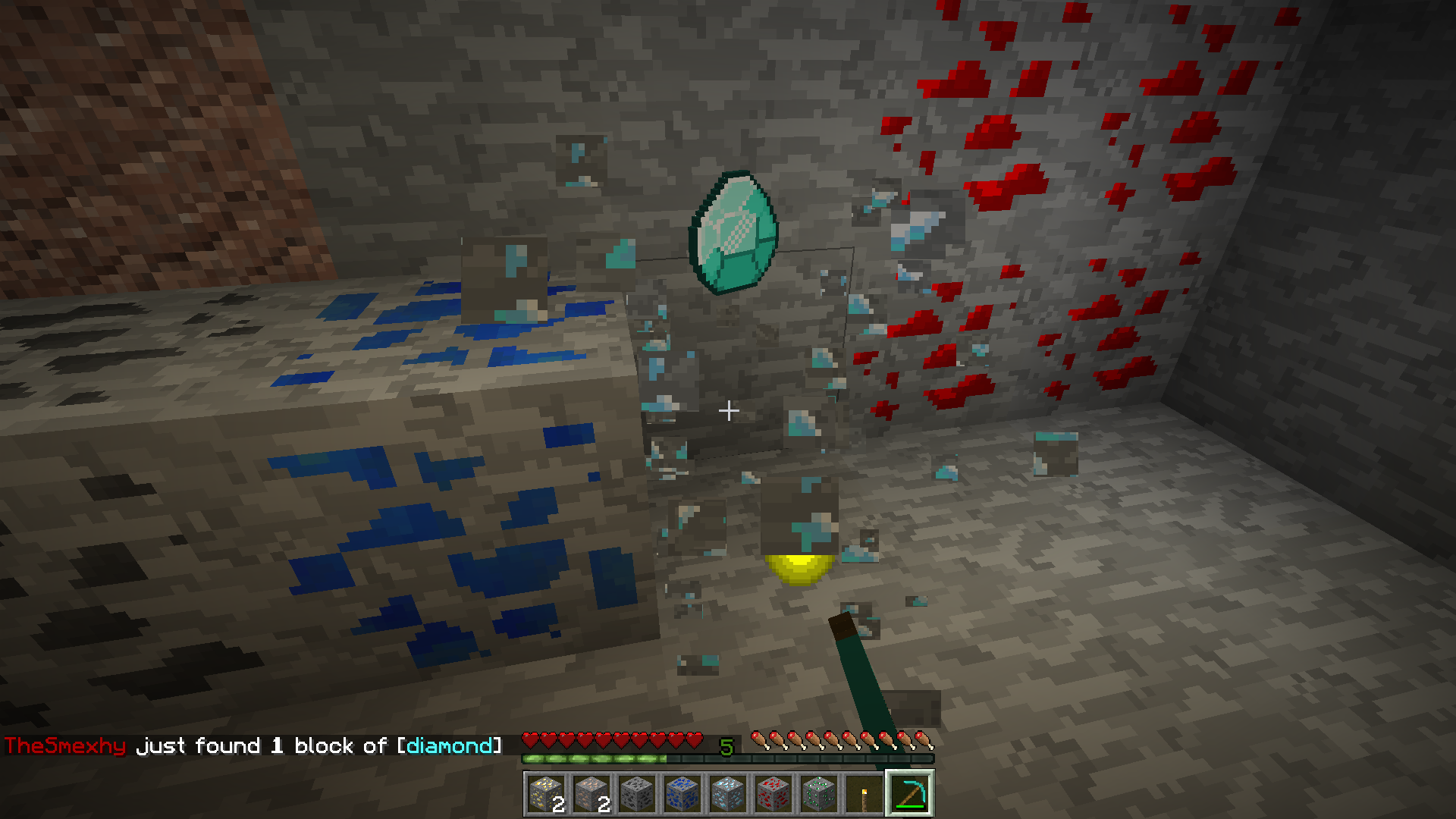Click the TheSmexhy diamond chat message

point(253,746)
